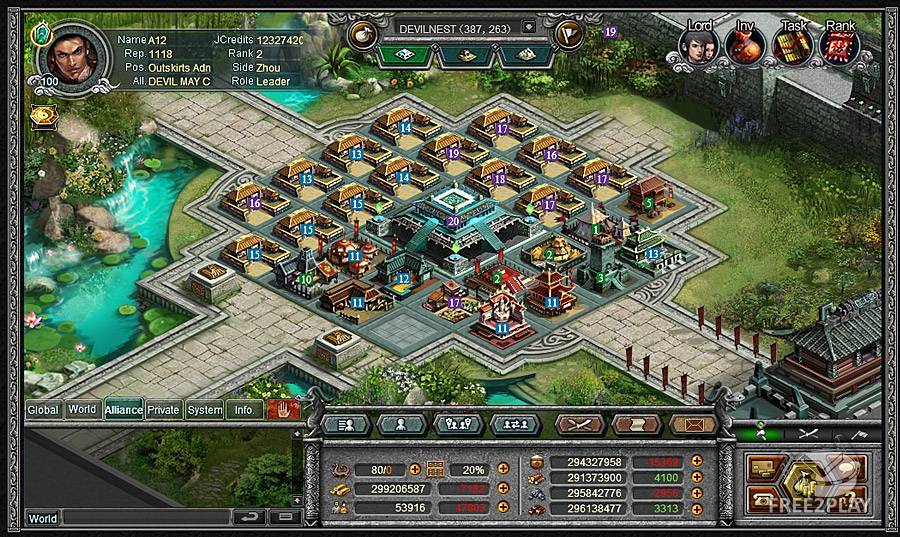Send chat with the return arrow button
The width and height of the screenshot is (900, 537).
[250, 517]
